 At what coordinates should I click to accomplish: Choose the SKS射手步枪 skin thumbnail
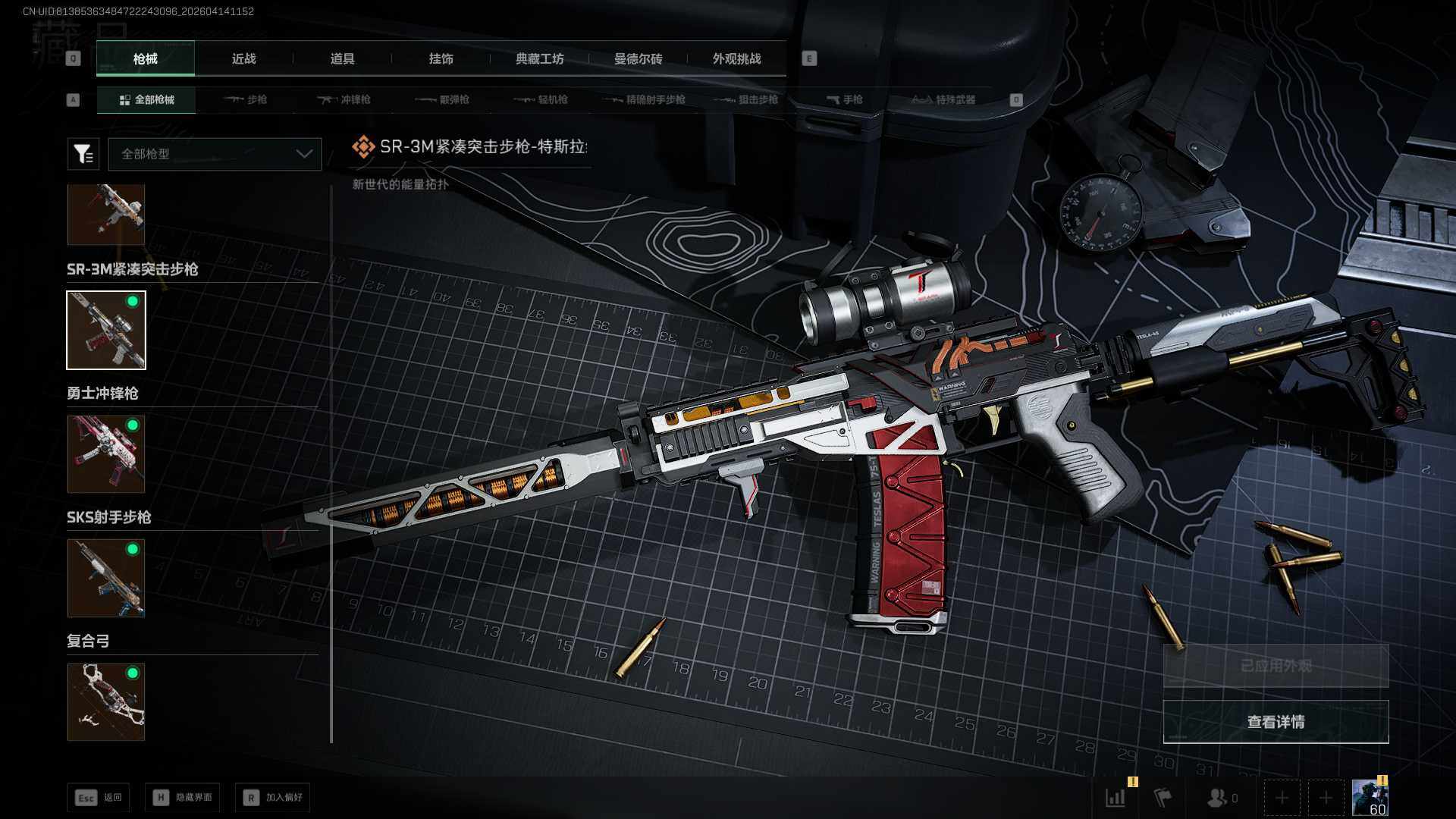coord(106,578)
